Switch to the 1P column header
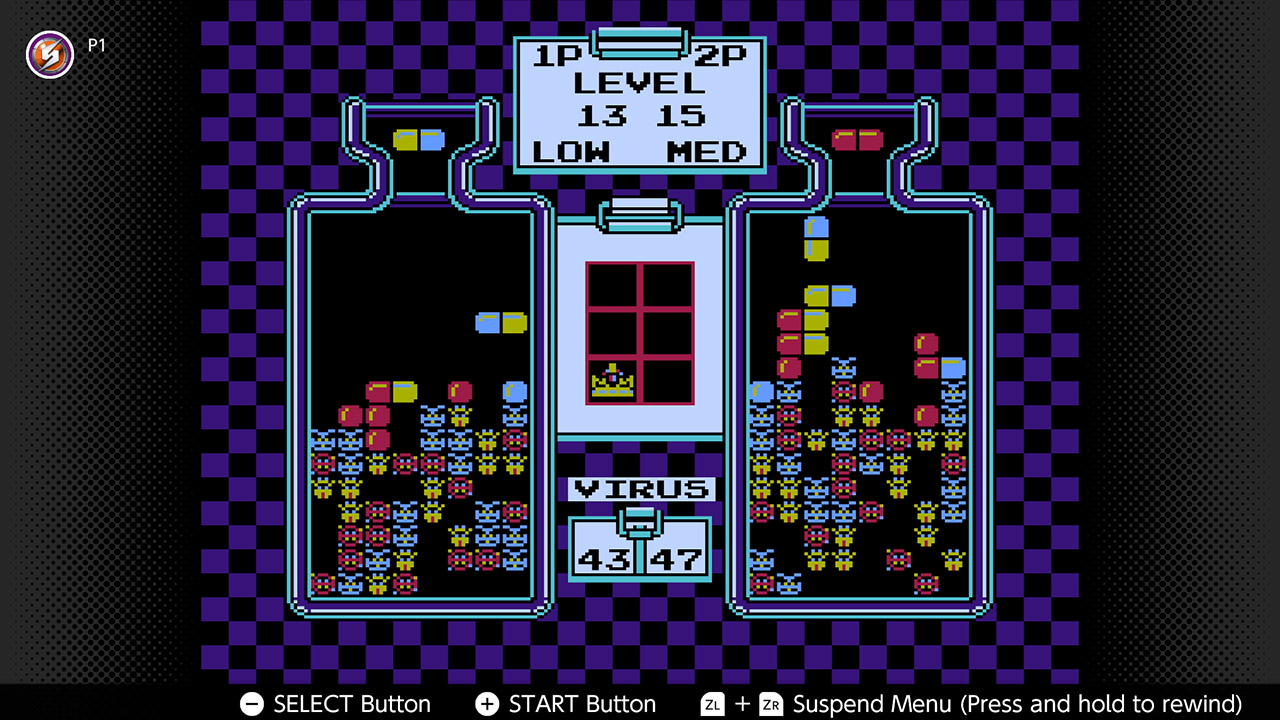1280x720 pixels. tap(556, 57)
